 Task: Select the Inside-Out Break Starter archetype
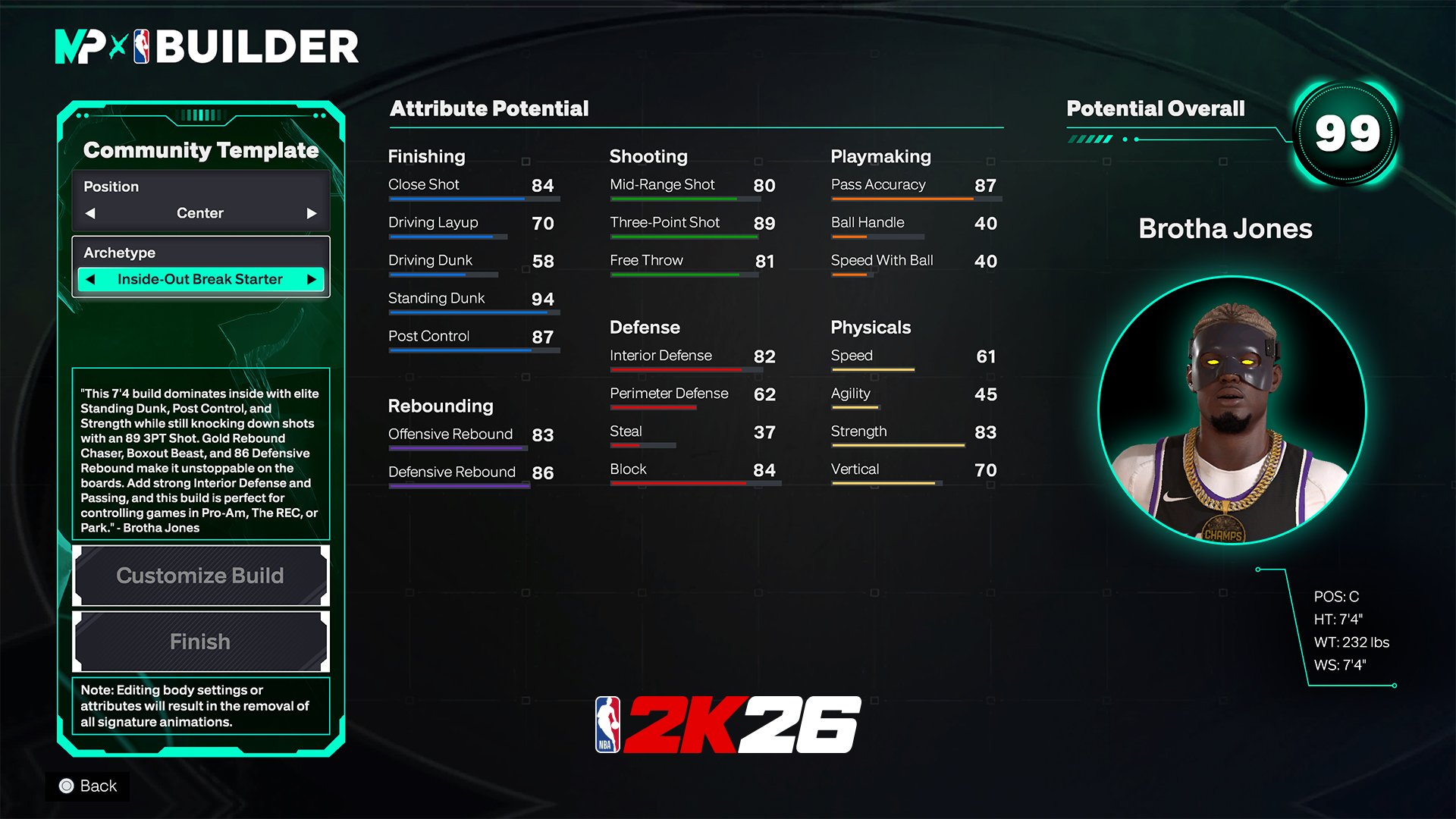coord(200,279)
